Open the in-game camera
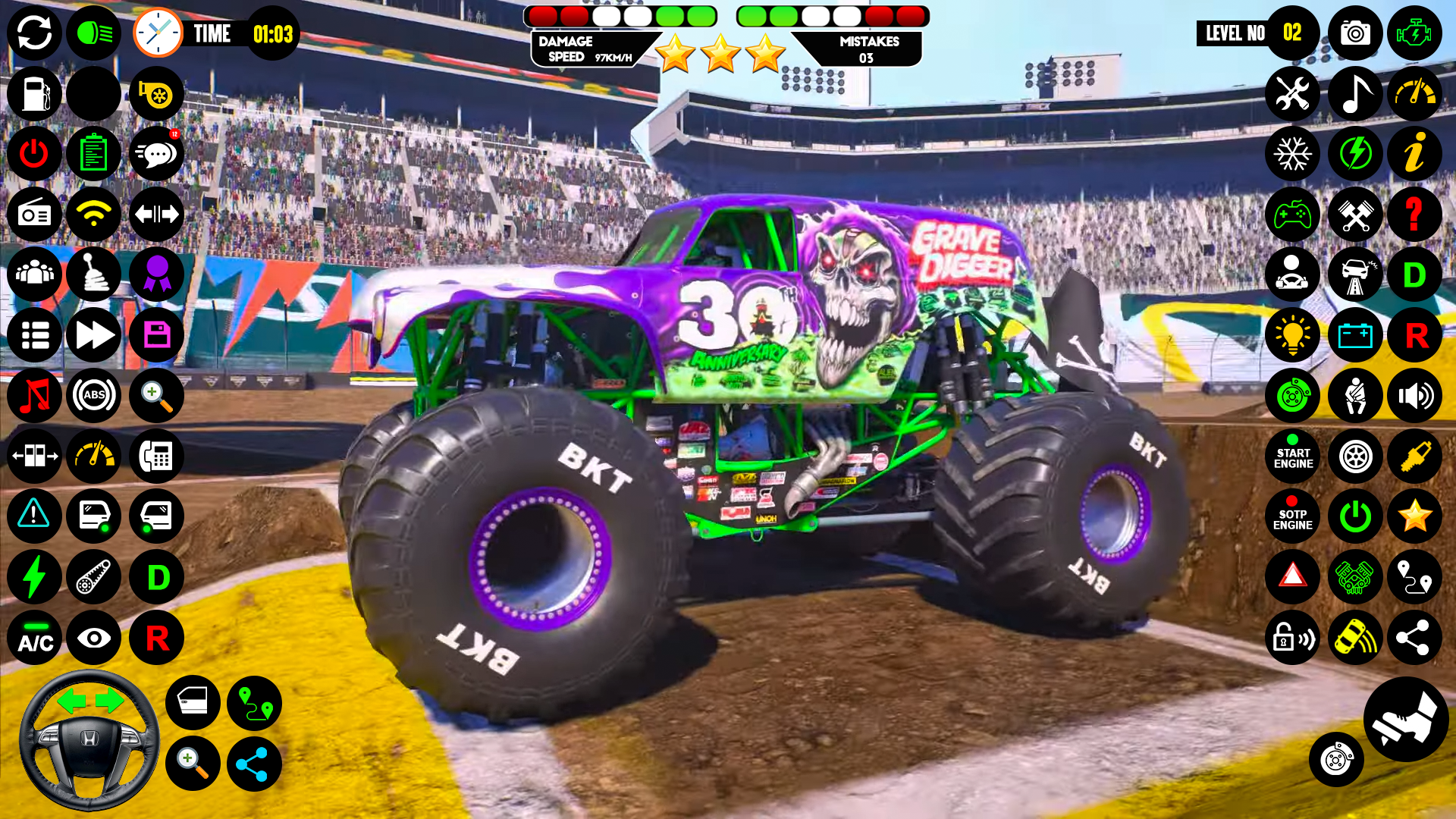 (x=1355, y=33)
